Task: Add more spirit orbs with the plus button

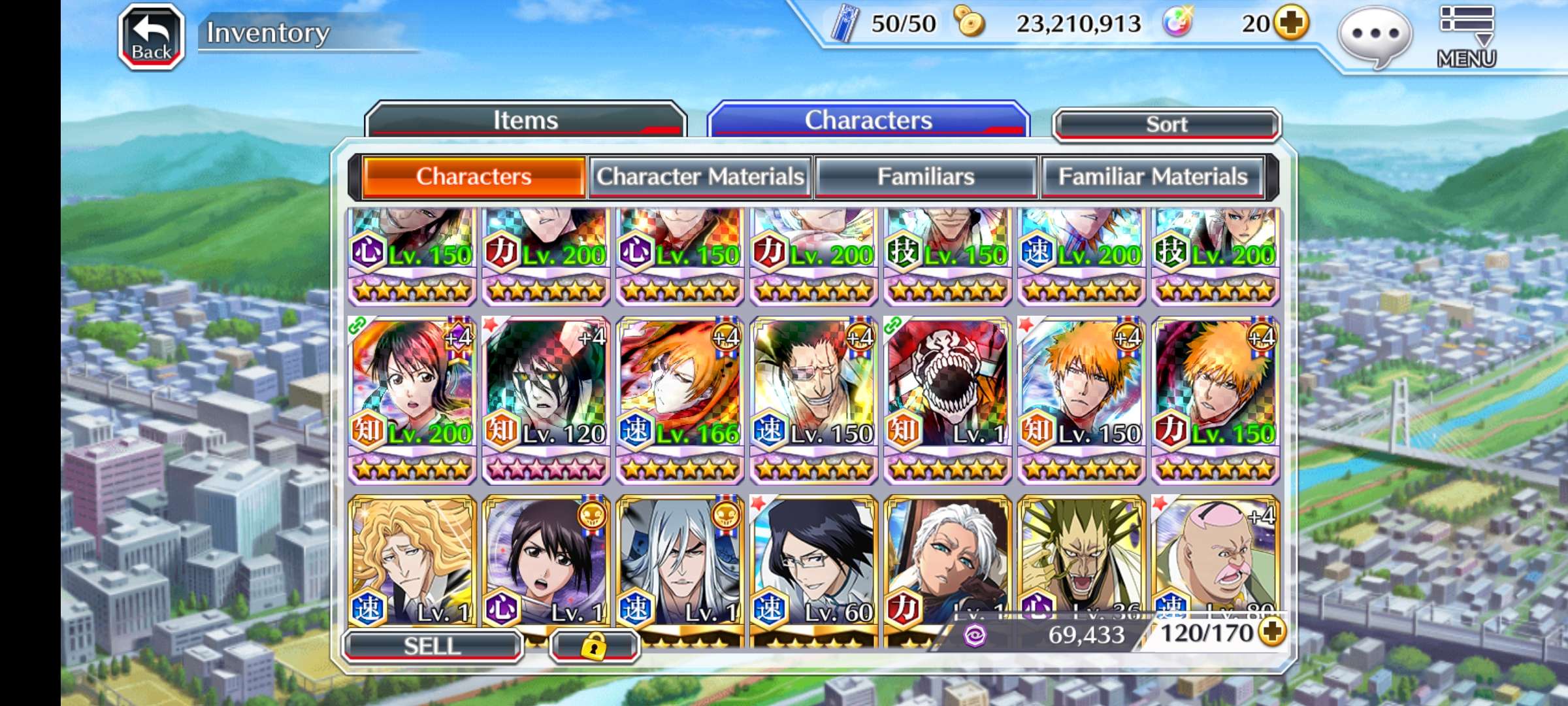Action: [1292, 23]
